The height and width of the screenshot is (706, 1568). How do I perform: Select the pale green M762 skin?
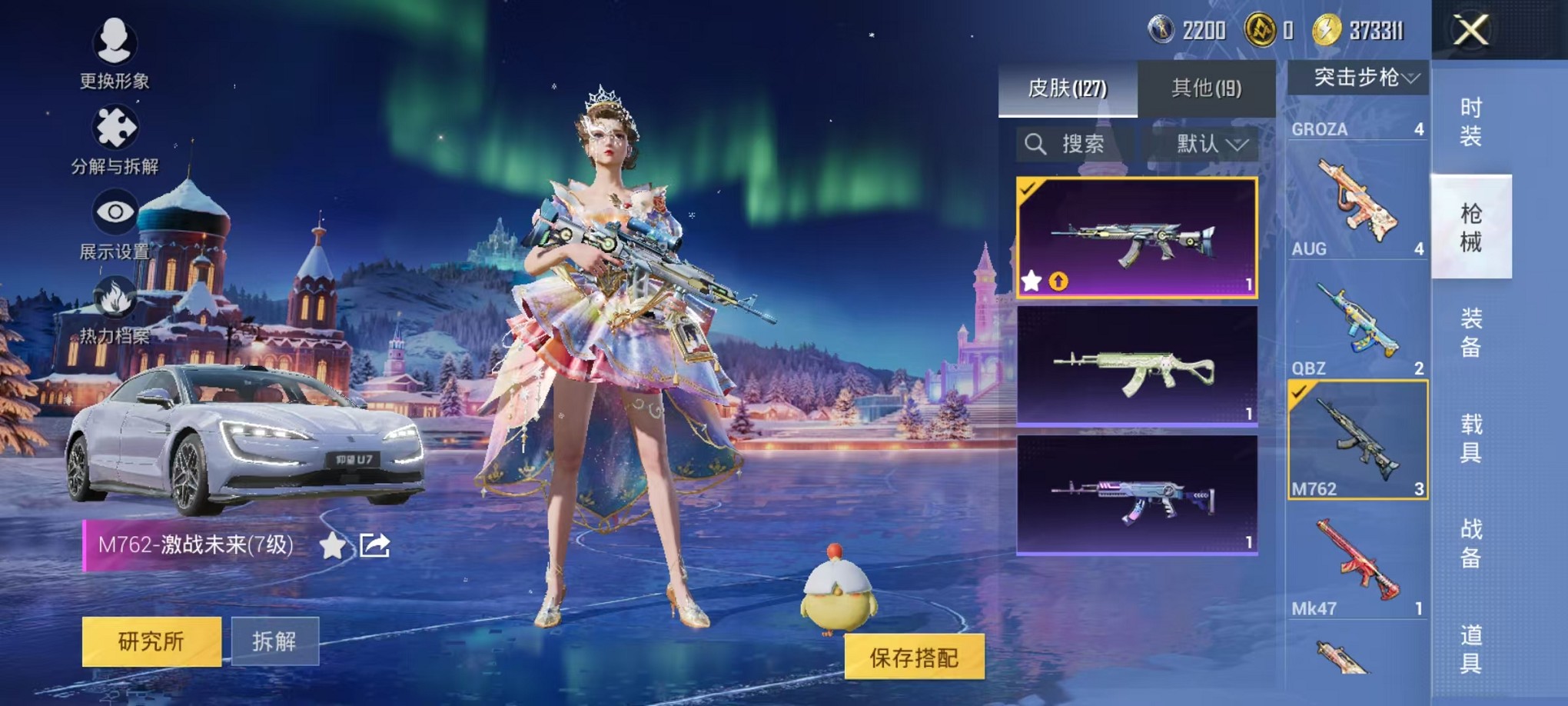coord(1137,366)
